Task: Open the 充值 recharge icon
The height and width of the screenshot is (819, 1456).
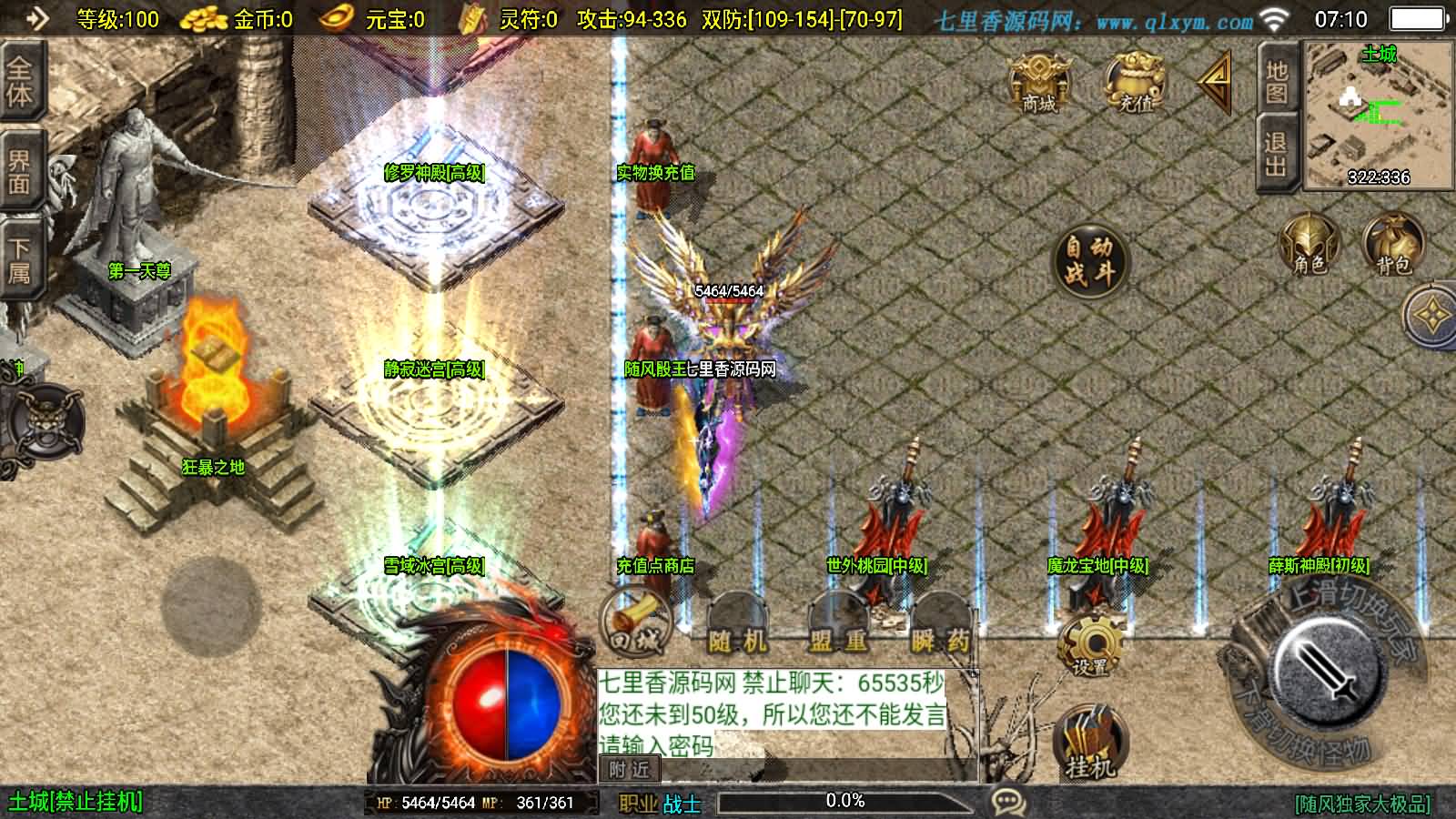Action: pyautogui.click(x=1132, y=84)
